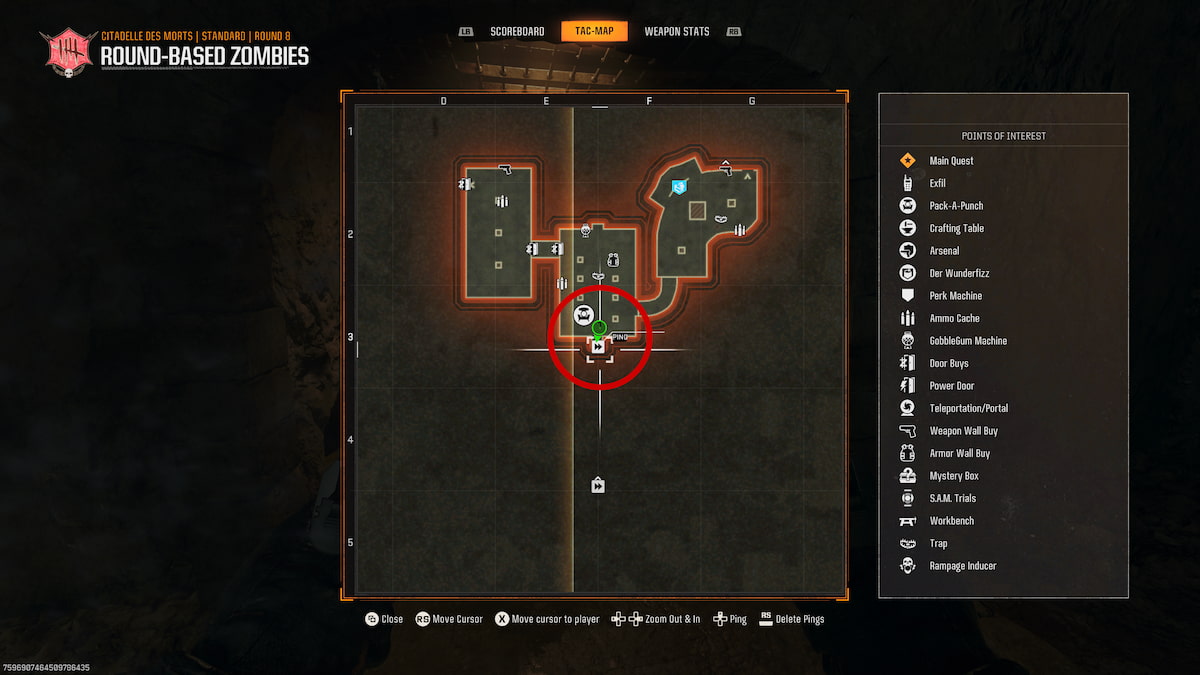1200x675 pixels.
Task: Switch to the Scoreboard tab
Action: pyautogui.click(x=517, y=32)
